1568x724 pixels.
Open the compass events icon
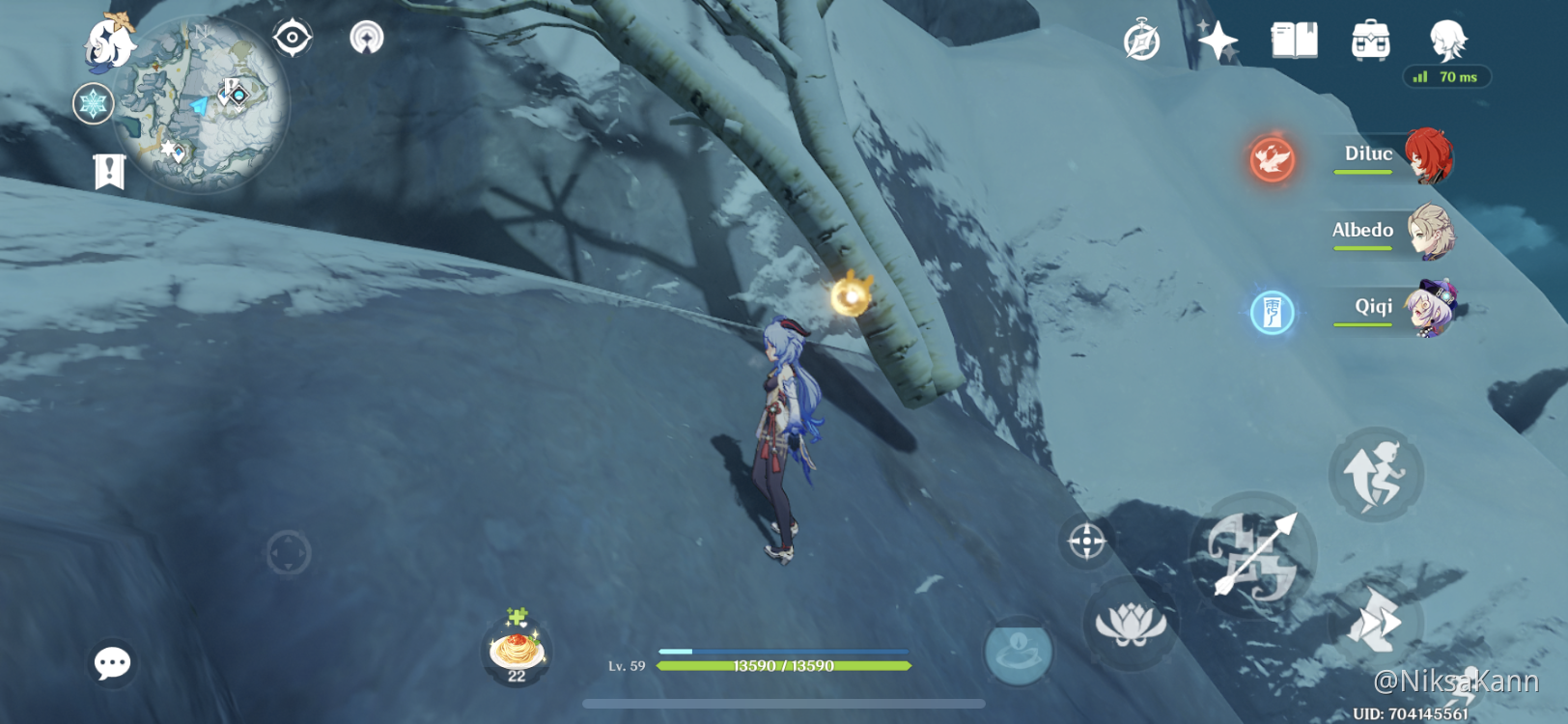click(x=1141, y=42)
